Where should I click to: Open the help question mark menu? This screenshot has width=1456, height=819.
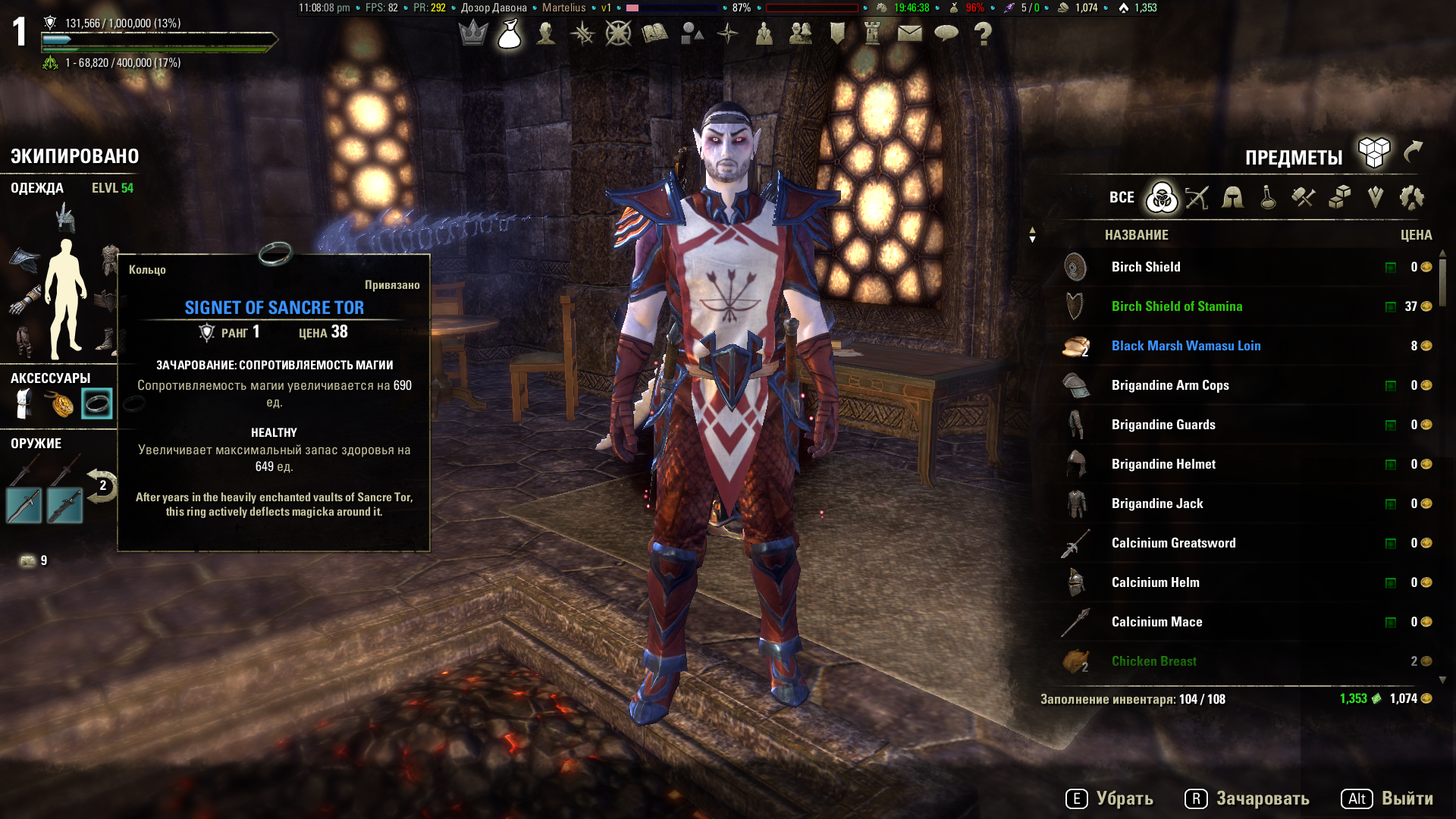(983, 33)
